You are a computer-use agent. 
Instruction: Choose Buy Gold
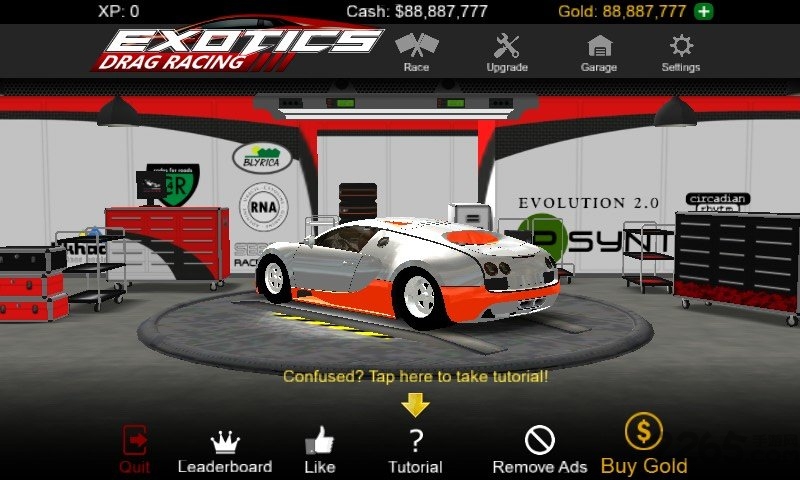coord(644,445)
